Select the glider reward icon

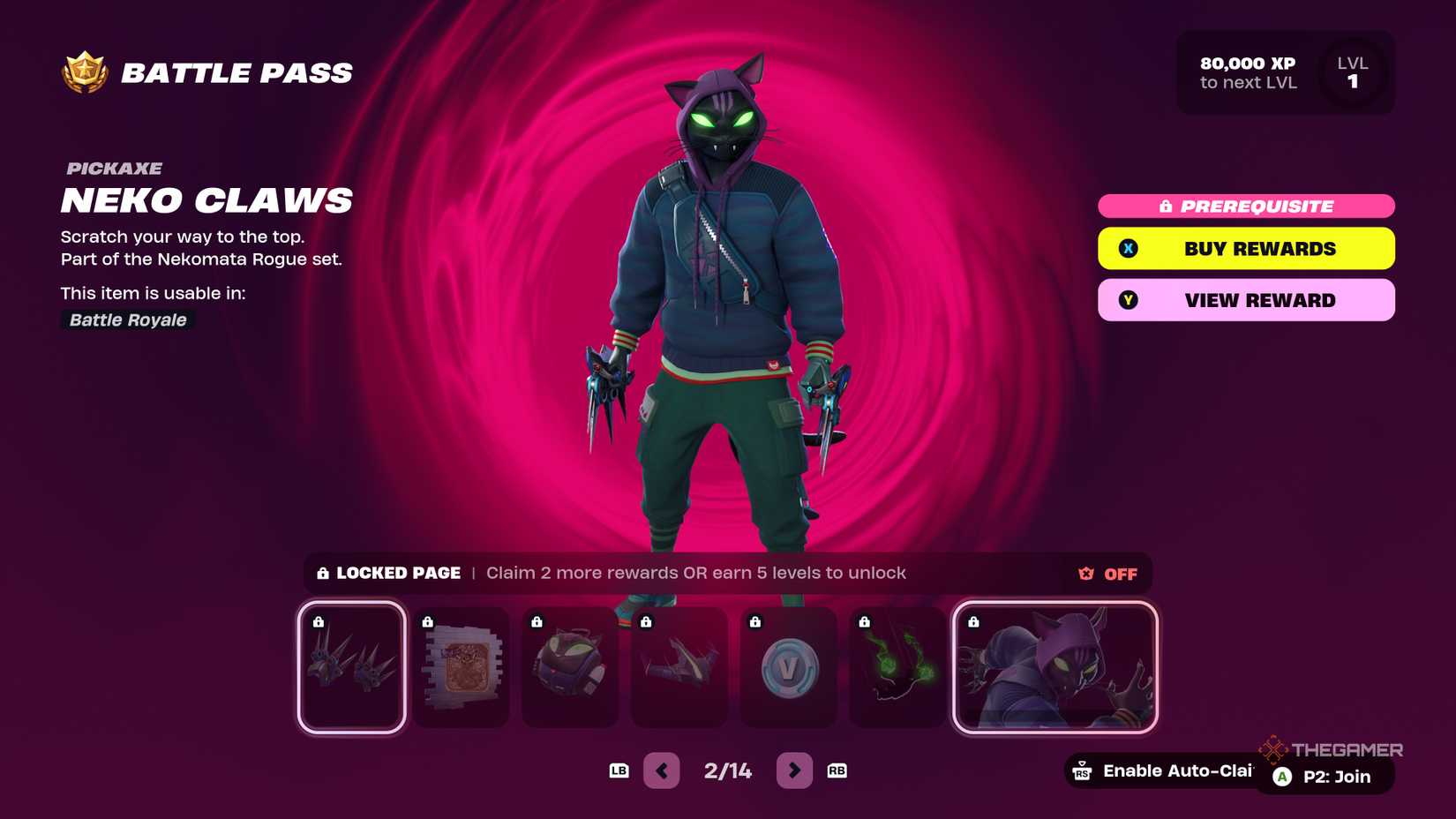pyautogui.click(x=679, y=668)
